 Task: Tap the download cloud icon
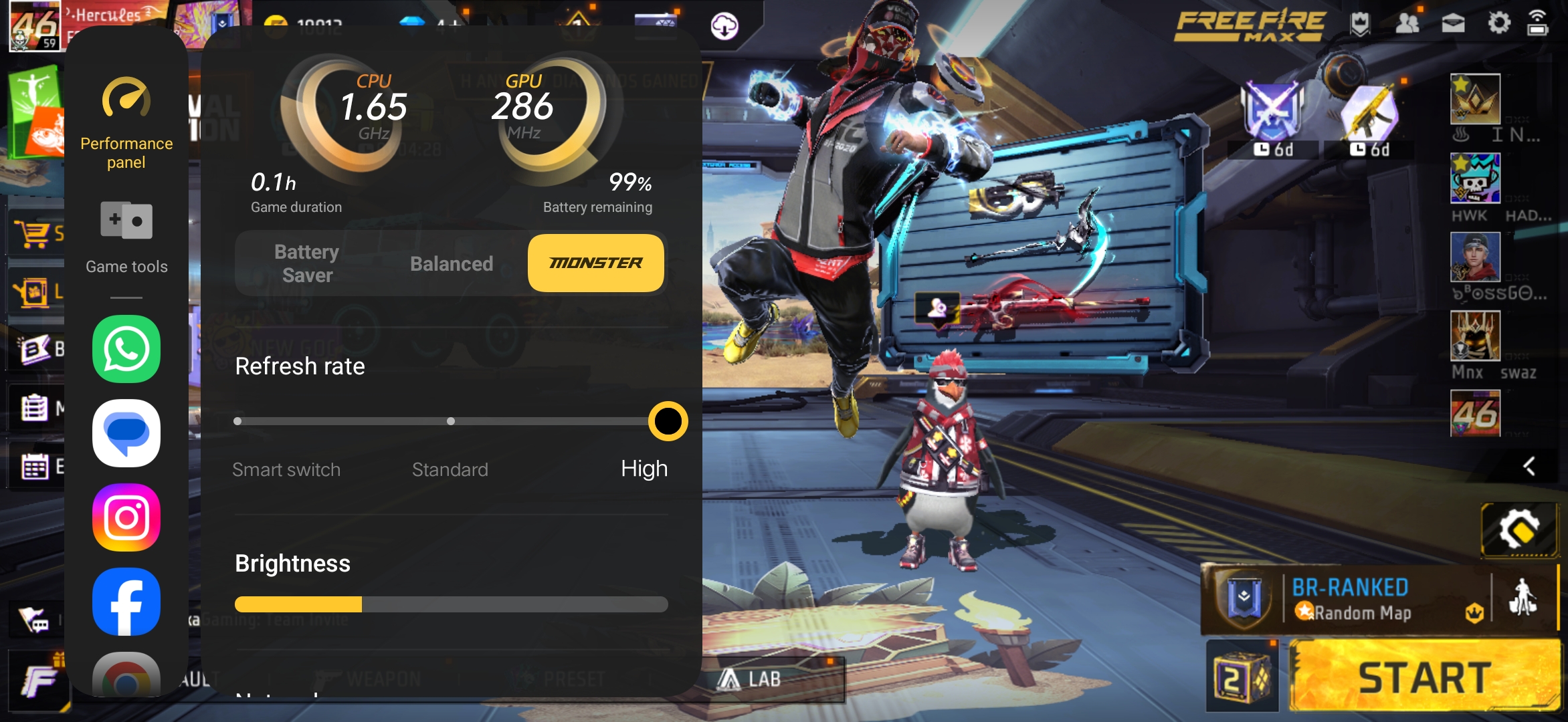coord(724,27)
